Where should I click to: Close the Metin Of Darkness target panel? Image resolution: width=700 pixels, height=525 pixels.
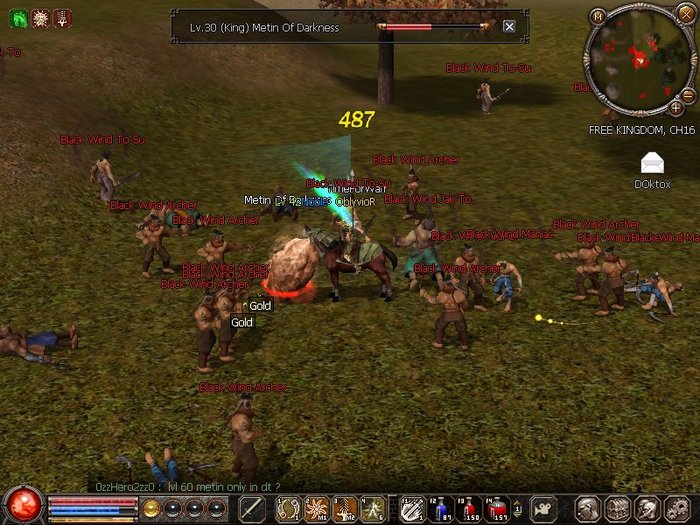tap(509, 27)
